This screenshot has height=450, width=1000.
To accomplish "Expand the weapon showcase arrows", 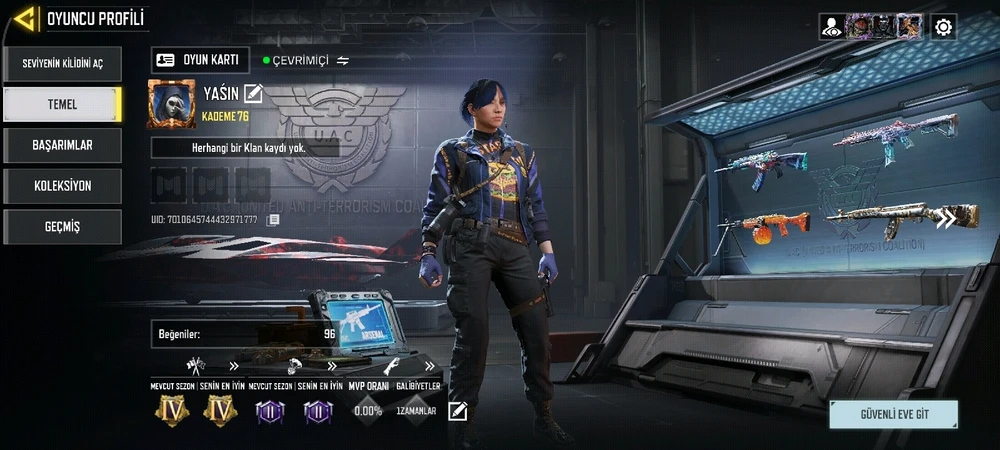I will (945, 218).
